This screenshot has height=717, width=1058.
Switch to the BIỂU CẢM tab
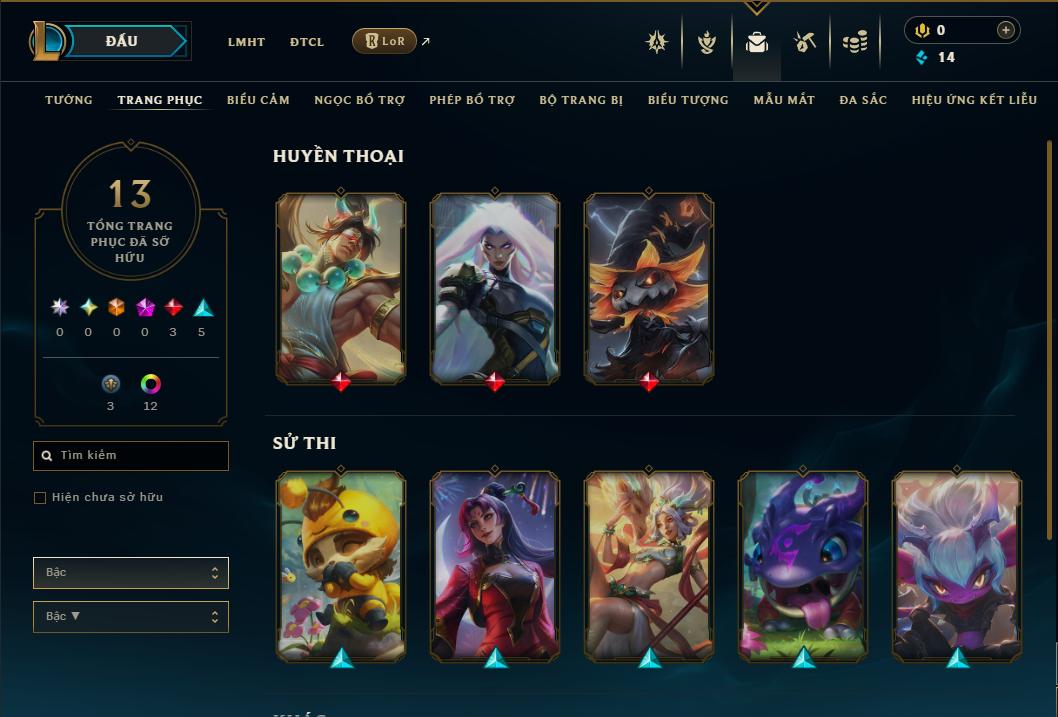[x=258, y=100]
